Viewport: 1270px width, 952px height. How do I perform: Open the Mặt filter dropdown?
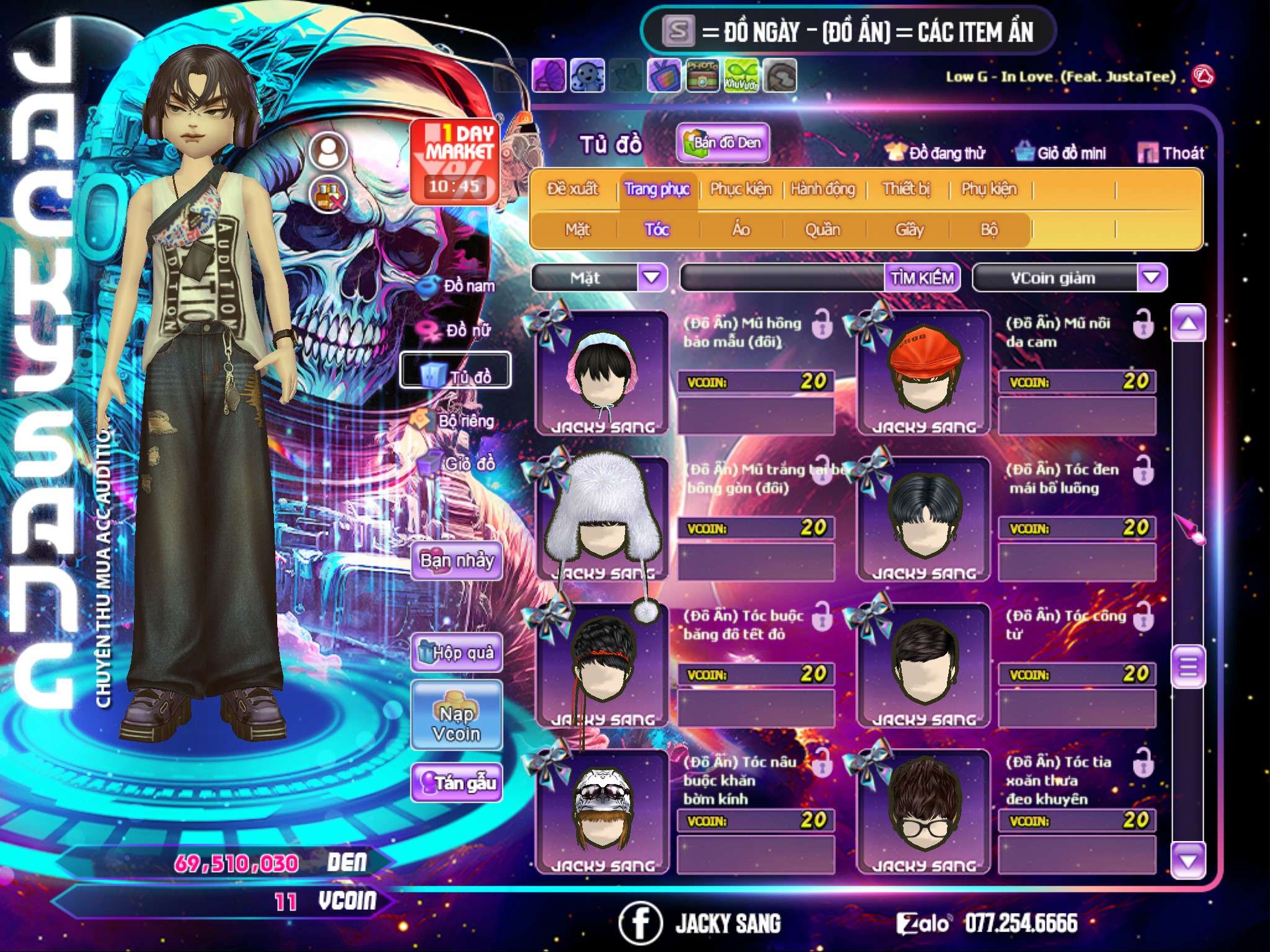[x=652, y=277]
